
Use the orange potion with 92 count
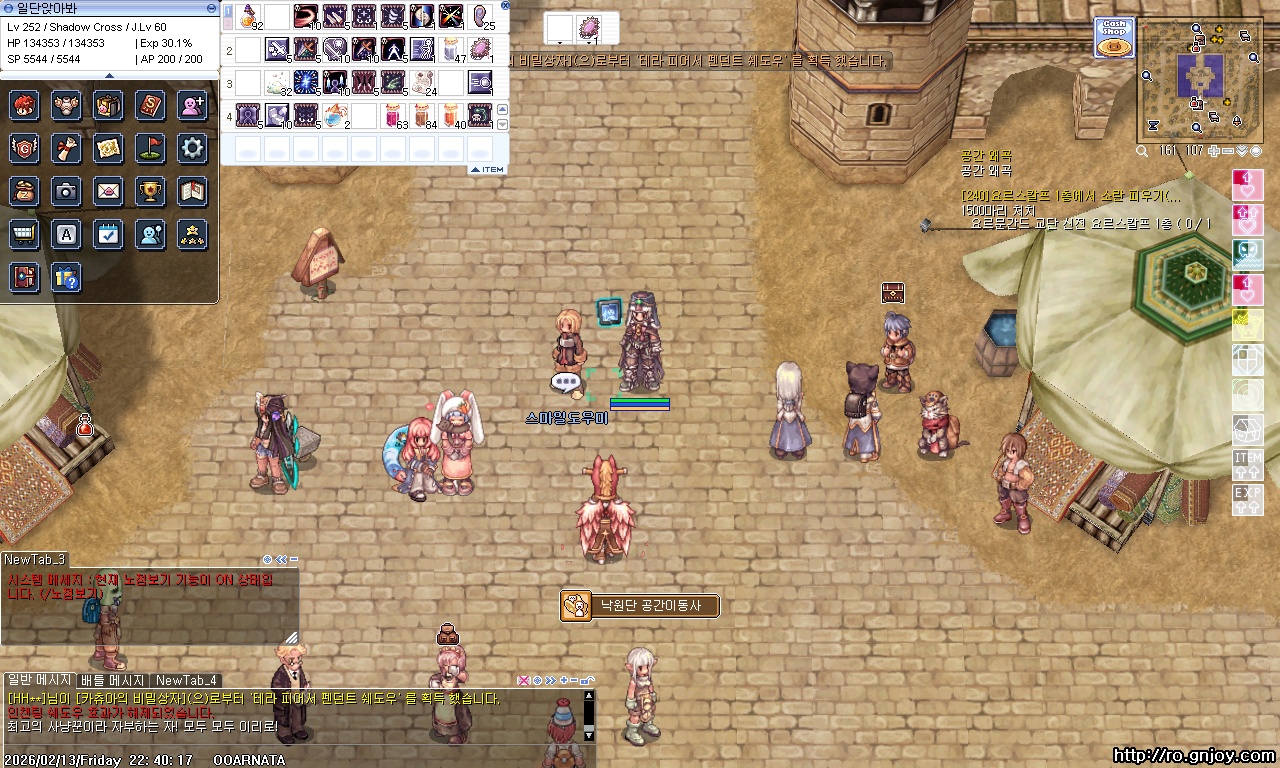[249, 17]
